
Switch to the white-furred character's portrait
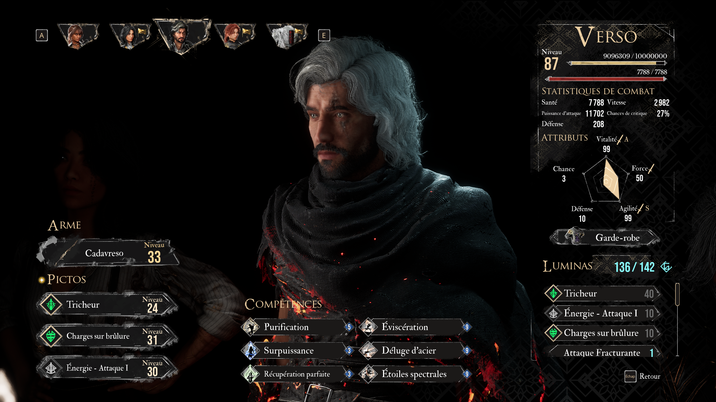[x=287, y=36]
